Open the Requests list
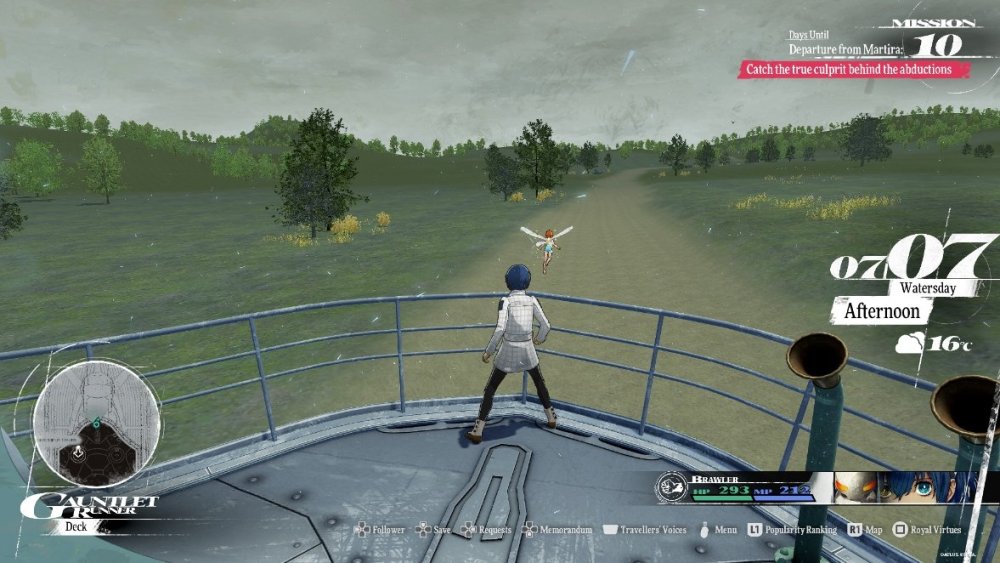This screenshot has height=563, width=1000. point(493,529)
